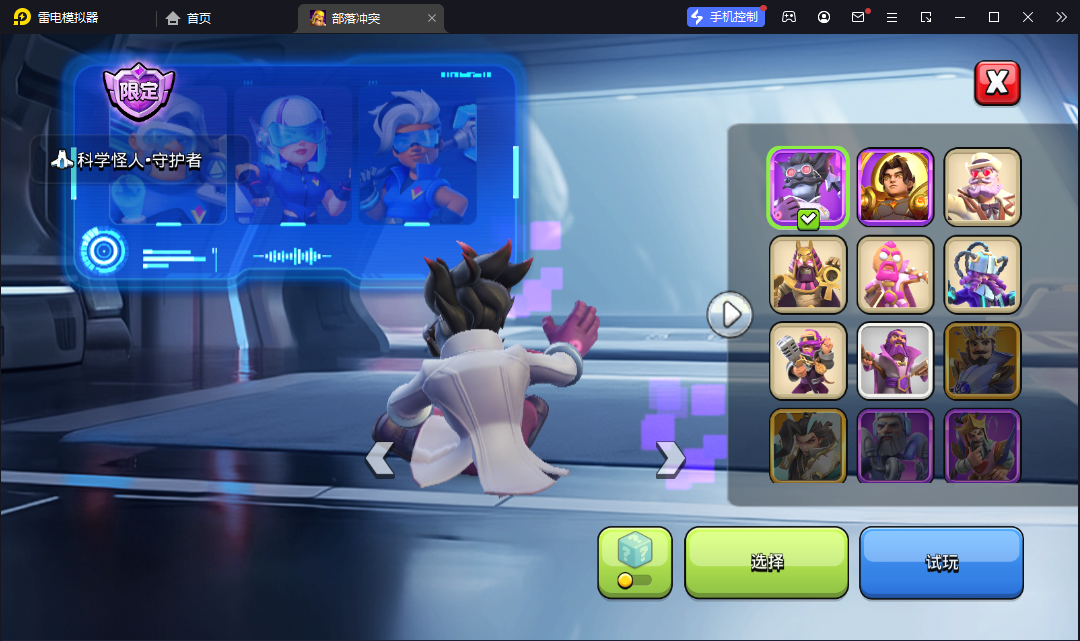Select the red-robed long-bearded king skin
Screen dimensions: 1080x641
pos(982,444)
